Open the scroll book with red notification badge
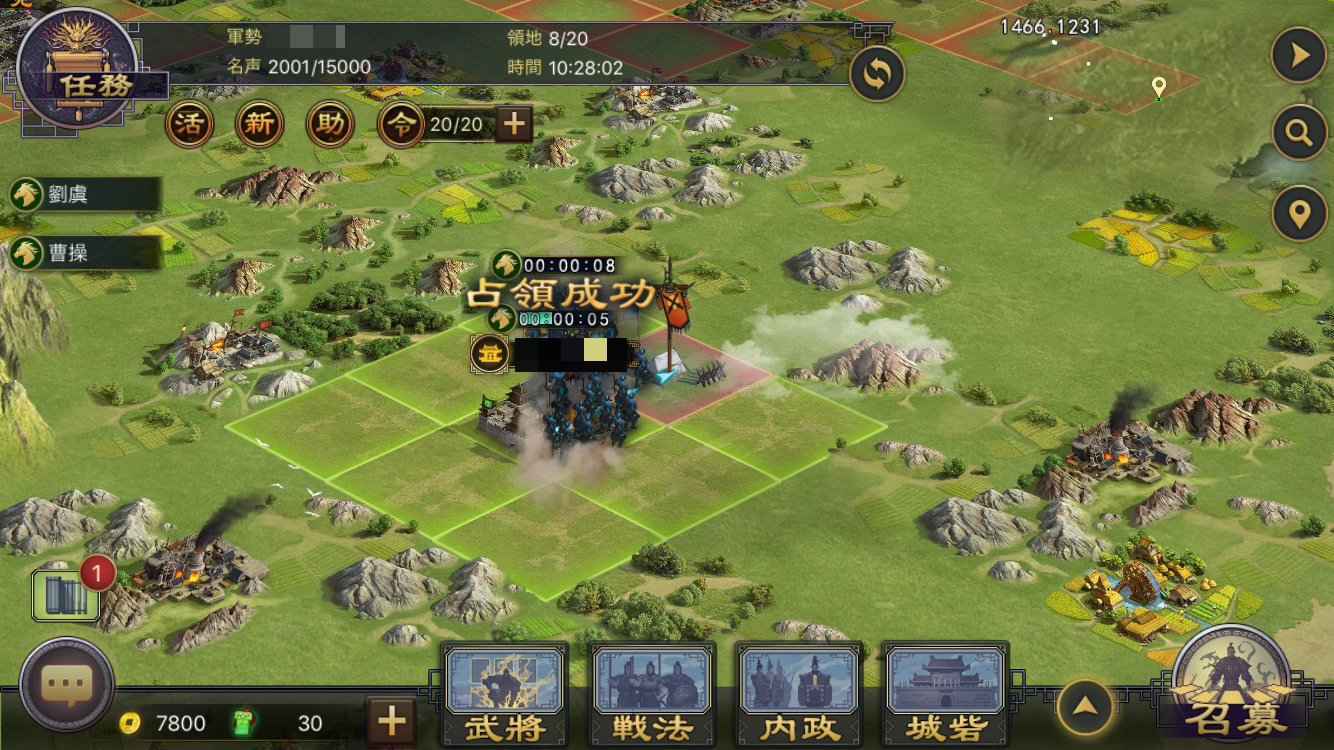The height and width of the screenshot is (750, 1334). tap(66, 595)
